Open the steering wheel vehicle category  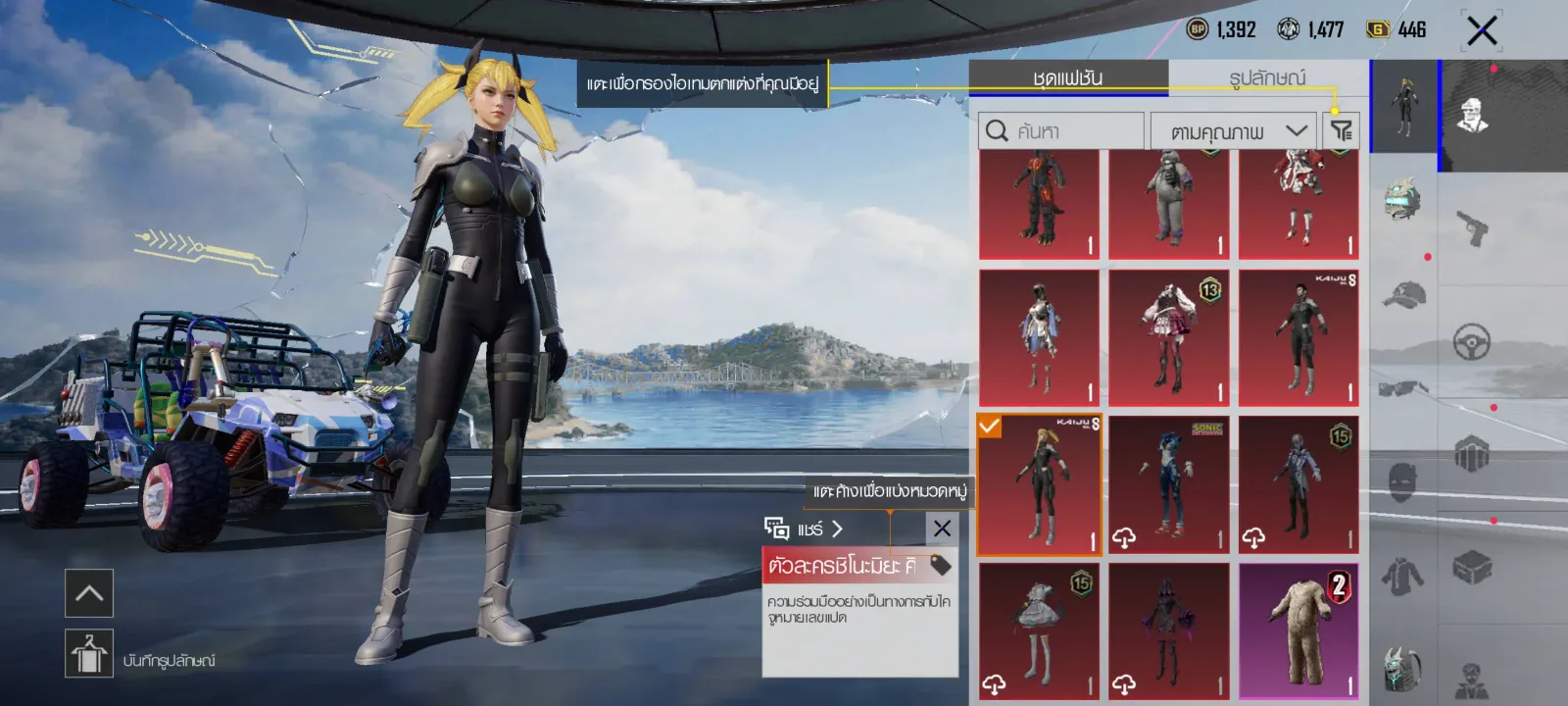pos(1471,341)
